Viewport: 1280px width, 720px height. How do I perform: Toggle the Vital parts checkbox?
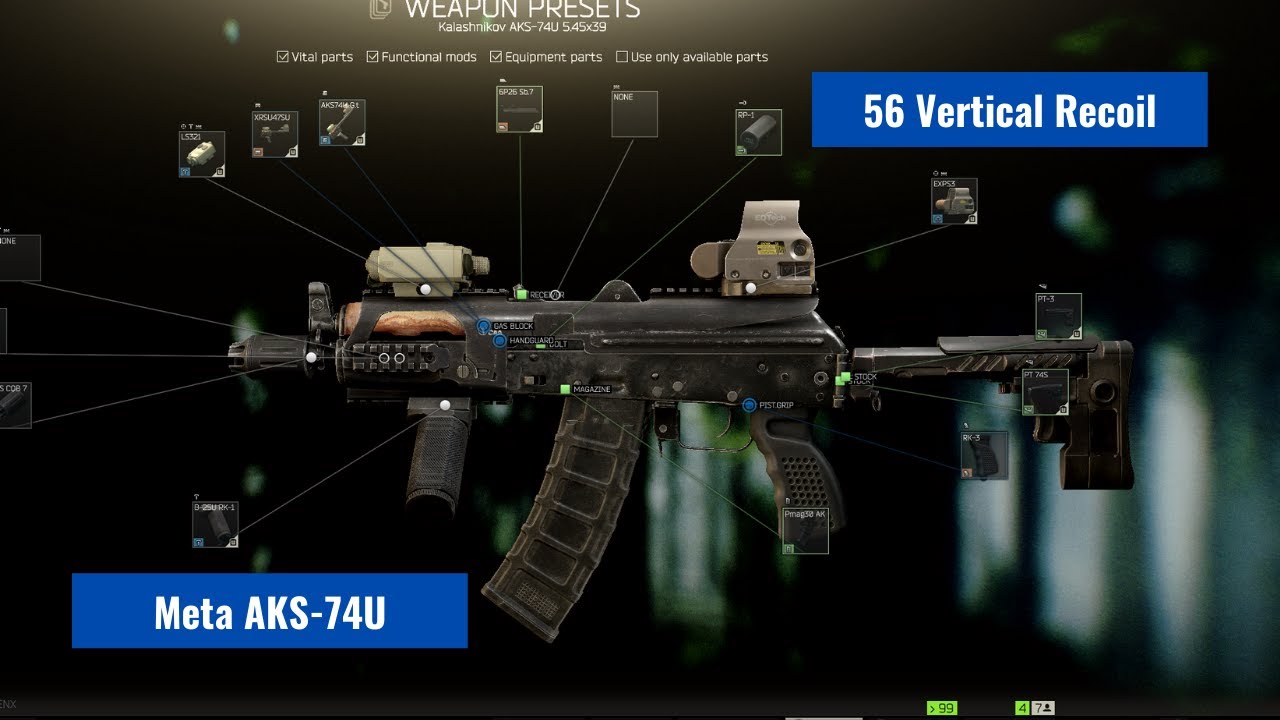tap(283, 57)
